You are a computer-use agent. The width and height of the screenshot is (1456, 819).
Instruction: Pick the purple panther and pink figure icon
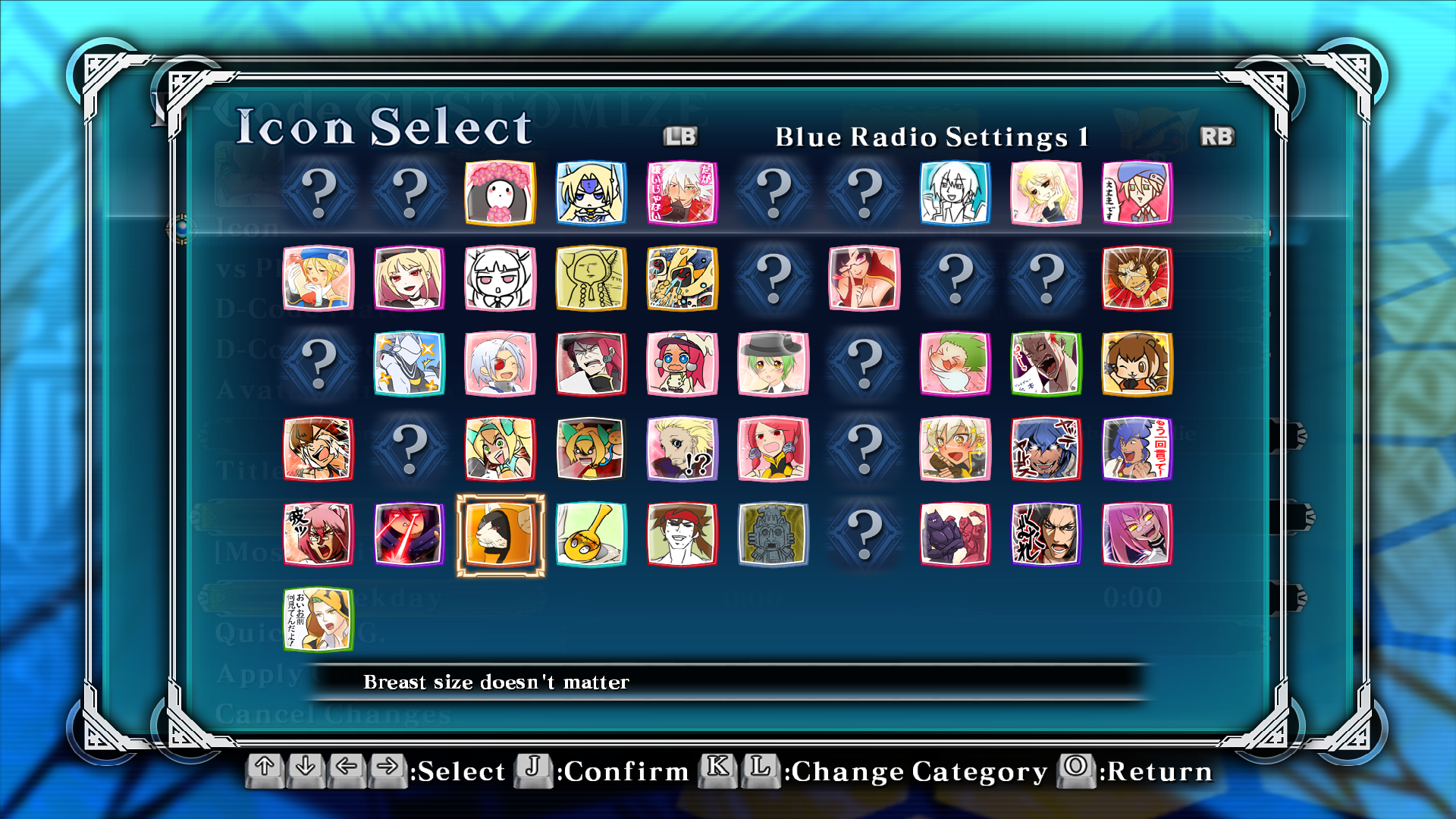click(x=955, y=535)
